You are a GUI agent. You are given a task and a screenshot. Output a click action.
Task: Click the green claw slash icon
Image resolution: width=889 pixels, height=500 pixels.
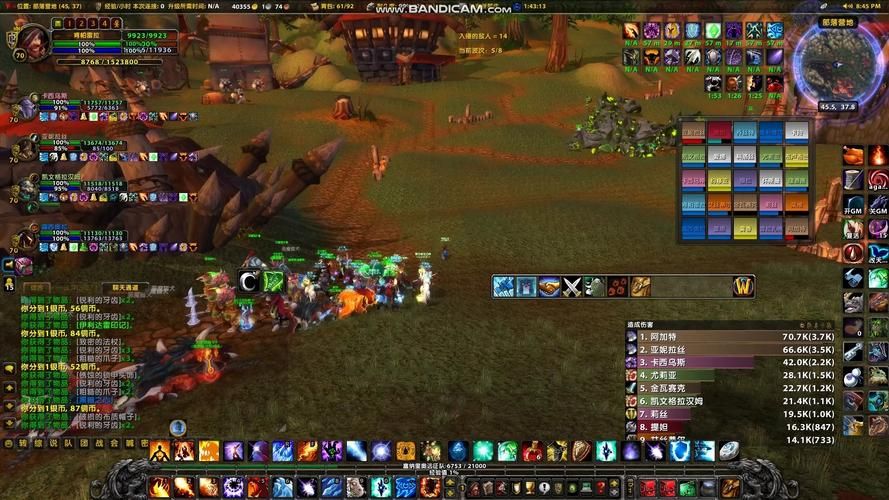pyautogui.click(x=275, y=283)
